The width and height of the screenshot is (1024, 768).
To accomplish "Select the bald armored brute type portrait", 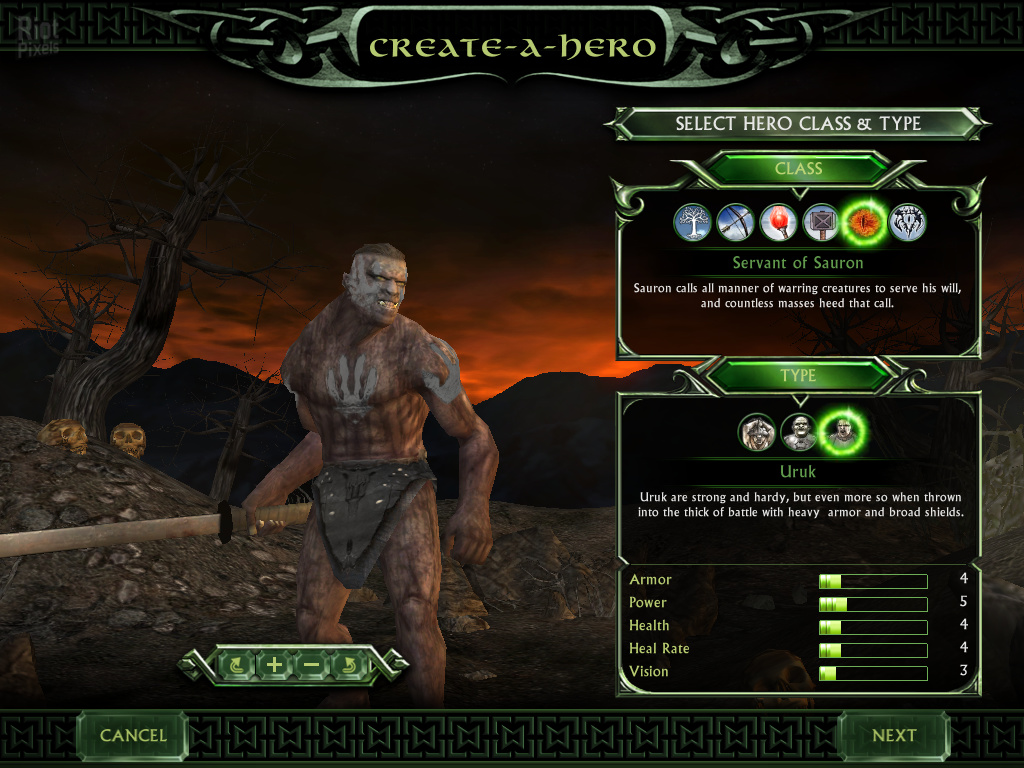I will 799,432.
